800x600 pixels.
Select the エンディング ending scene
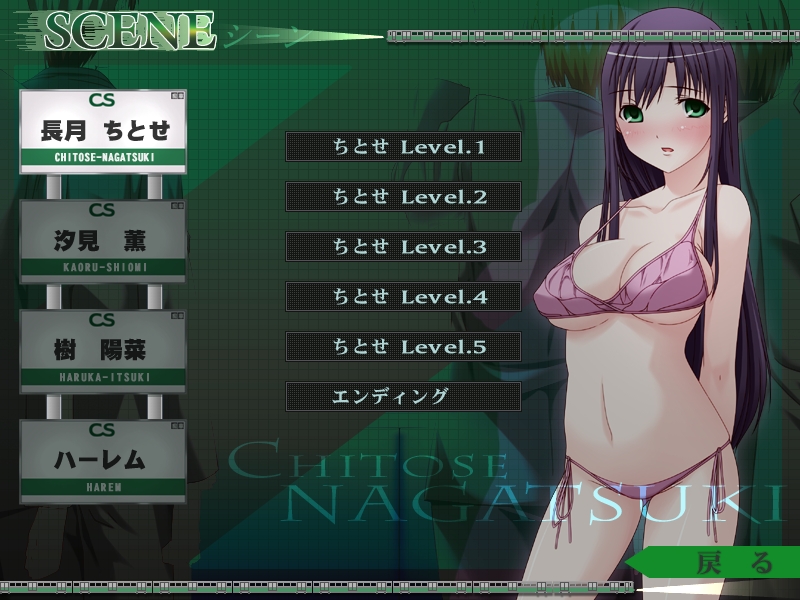403,396
